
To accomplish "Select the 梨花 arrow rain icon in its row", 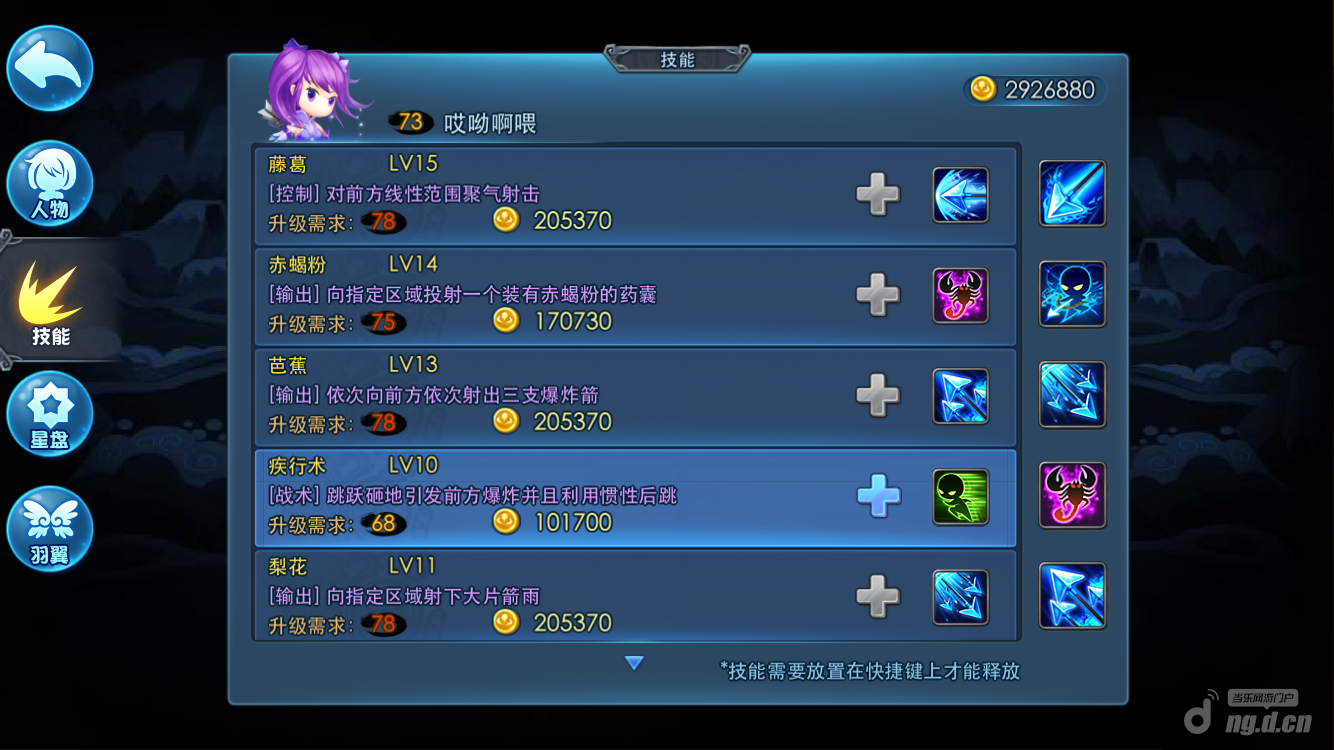I will pyautogui.click(x=960, y=597).
